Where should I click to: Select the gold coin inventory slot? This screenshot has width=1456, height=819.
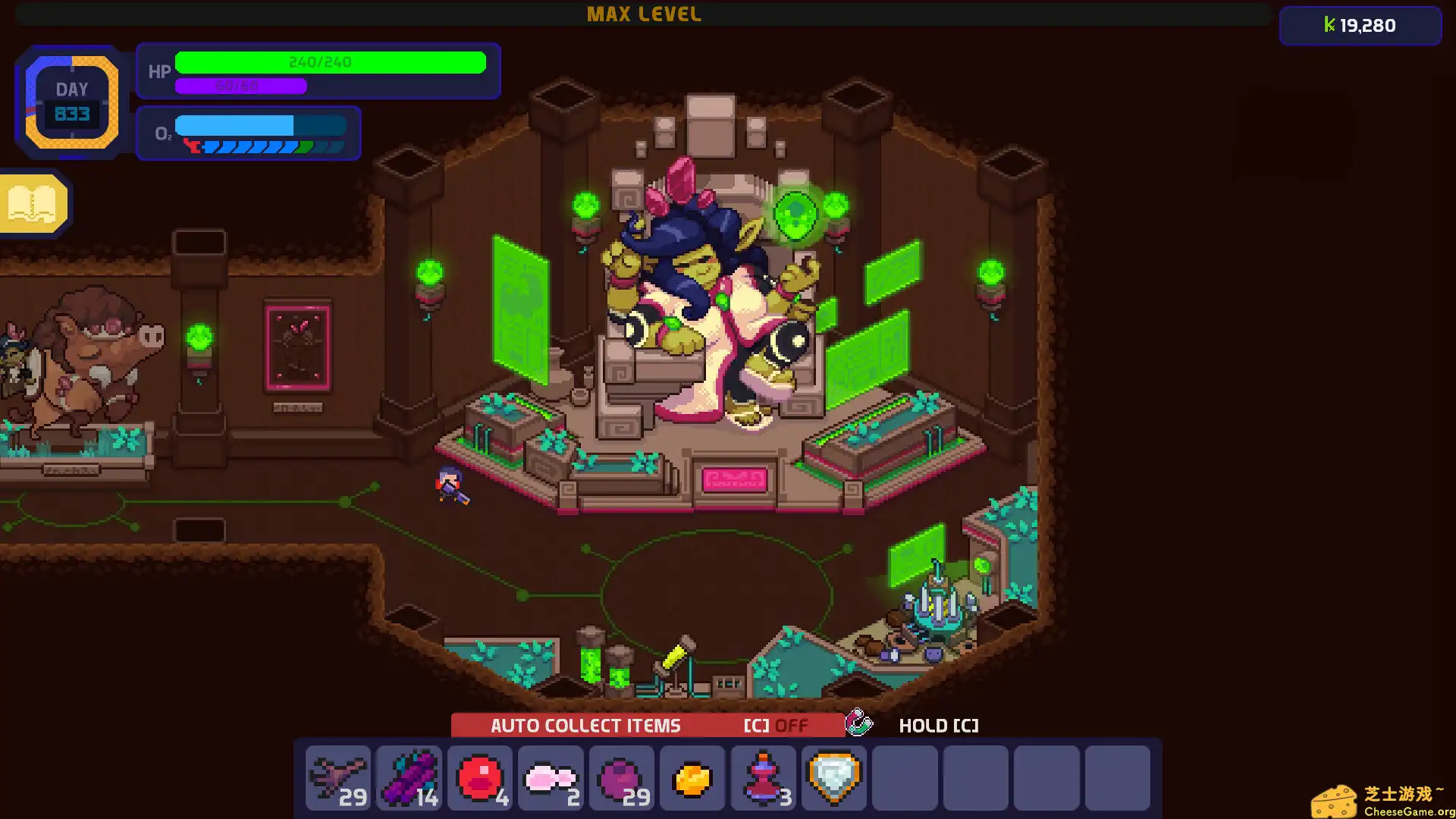click(x=692, y=777)
